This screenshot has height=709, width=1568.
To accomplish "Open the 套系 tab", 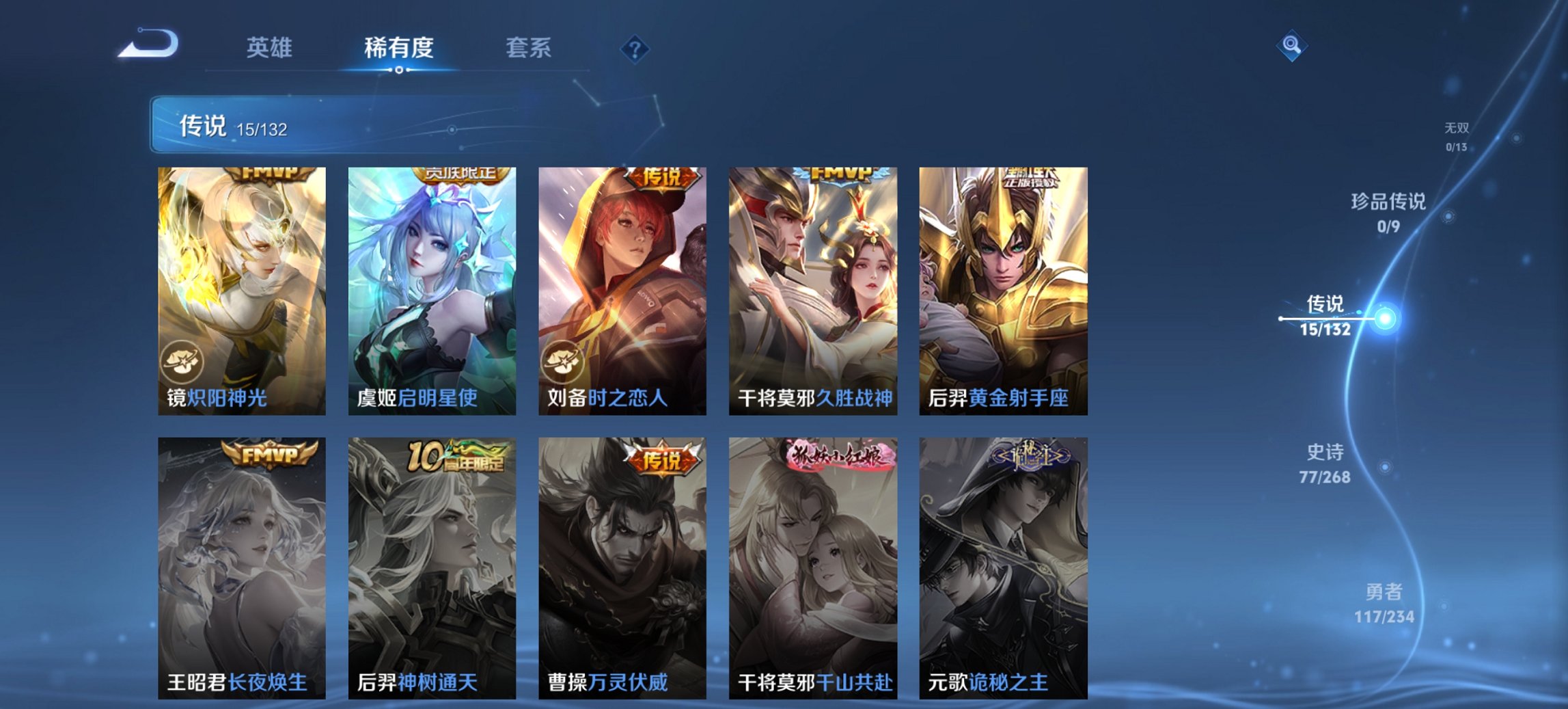I will pyautogui.click(x=529, y=48).
